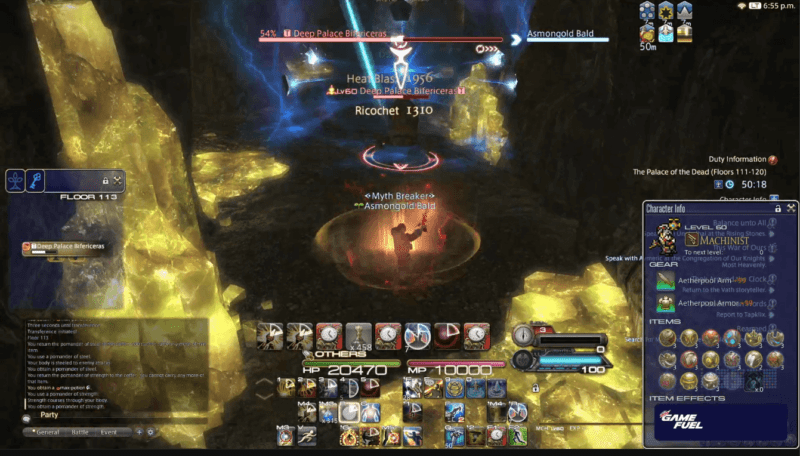Select the Aetherpool Arm gear icon
This screenshot has width=800, height=456.
[x=666, y=280]
